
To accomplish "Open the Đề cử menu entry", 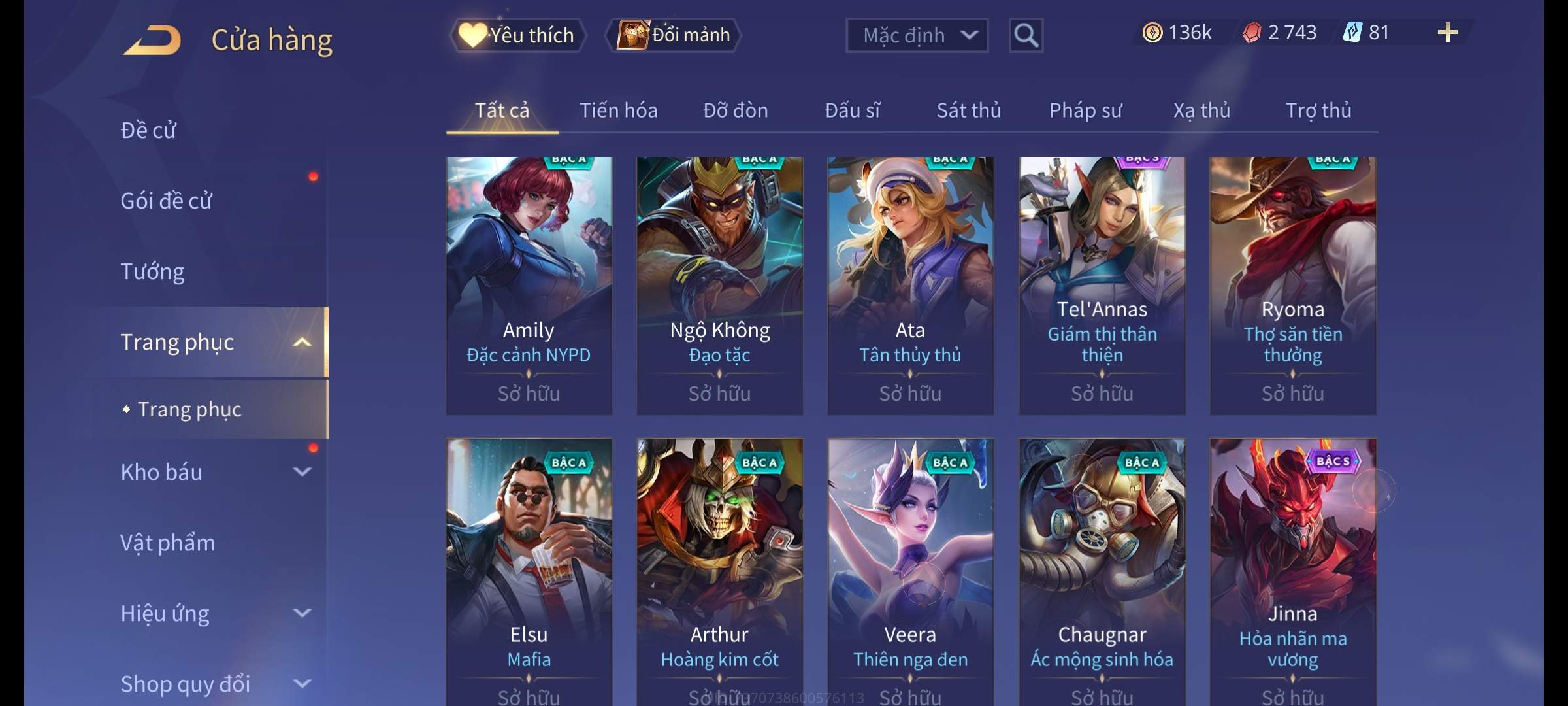I will [x=149, y=130].
